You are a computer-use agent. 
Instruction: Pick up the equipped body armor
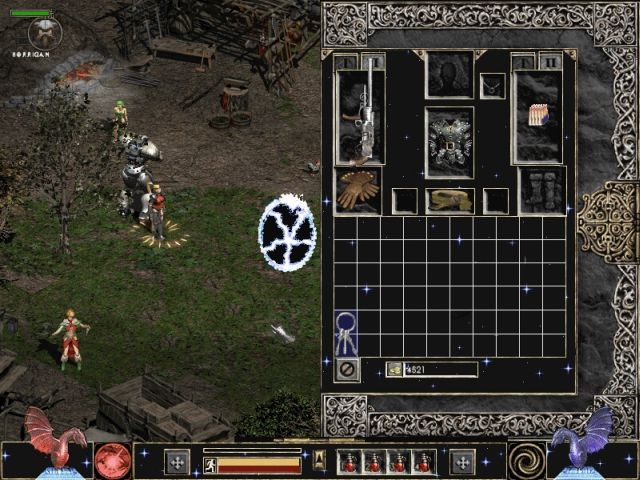(x=449, y=143)
